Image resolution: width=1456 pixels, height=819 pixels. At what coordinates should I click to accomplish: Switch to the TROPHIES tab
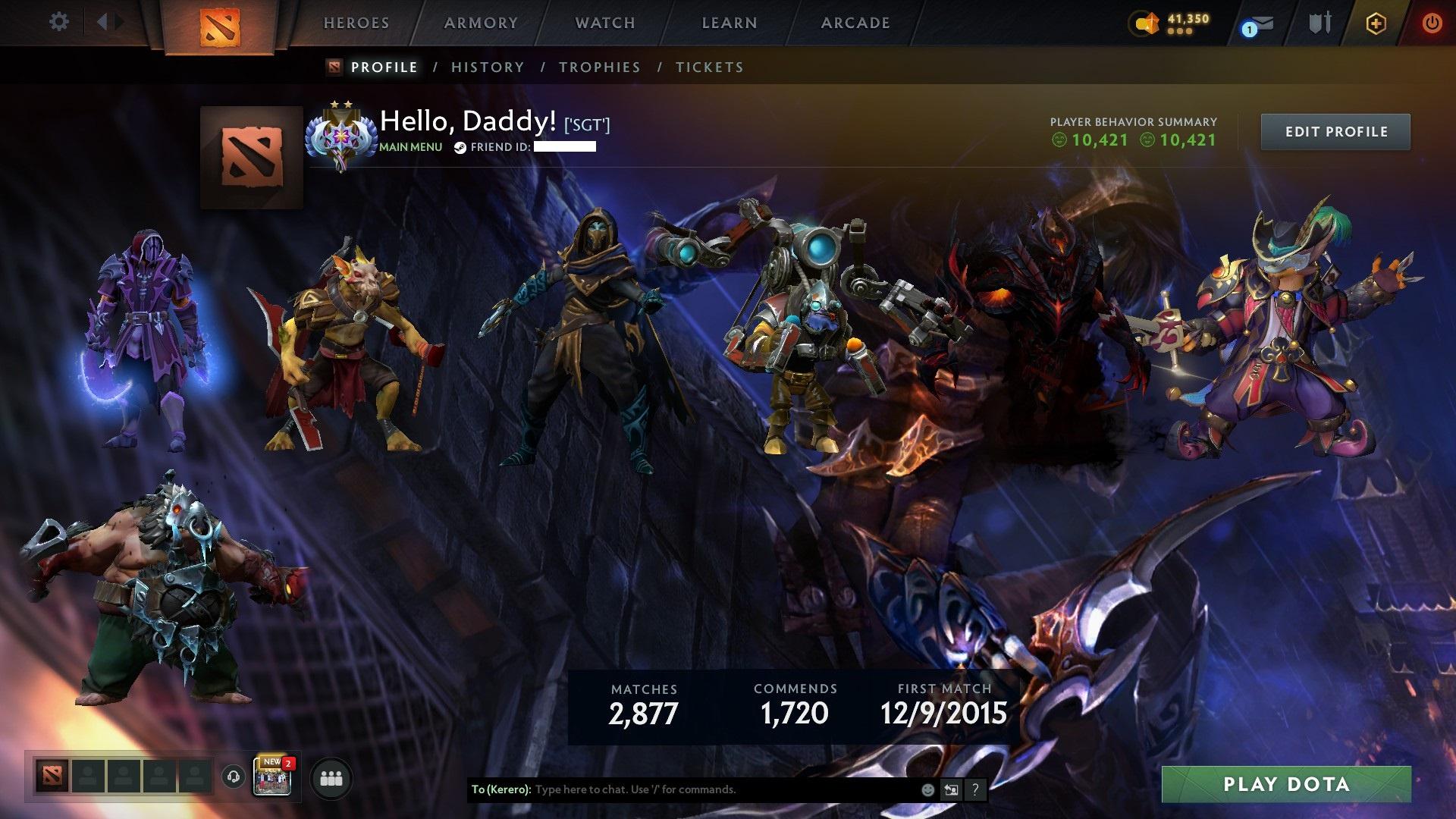600,67
